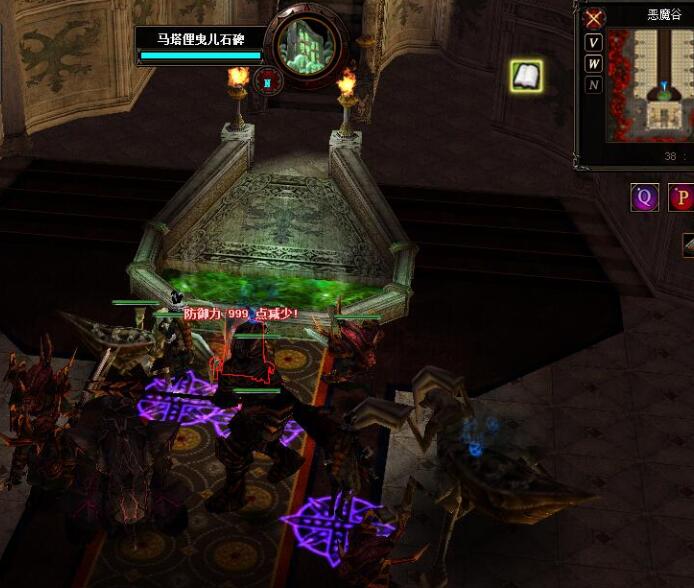Open the glowing white book icon
This screenshot has width=694, height=588.
tap(526, 76)
